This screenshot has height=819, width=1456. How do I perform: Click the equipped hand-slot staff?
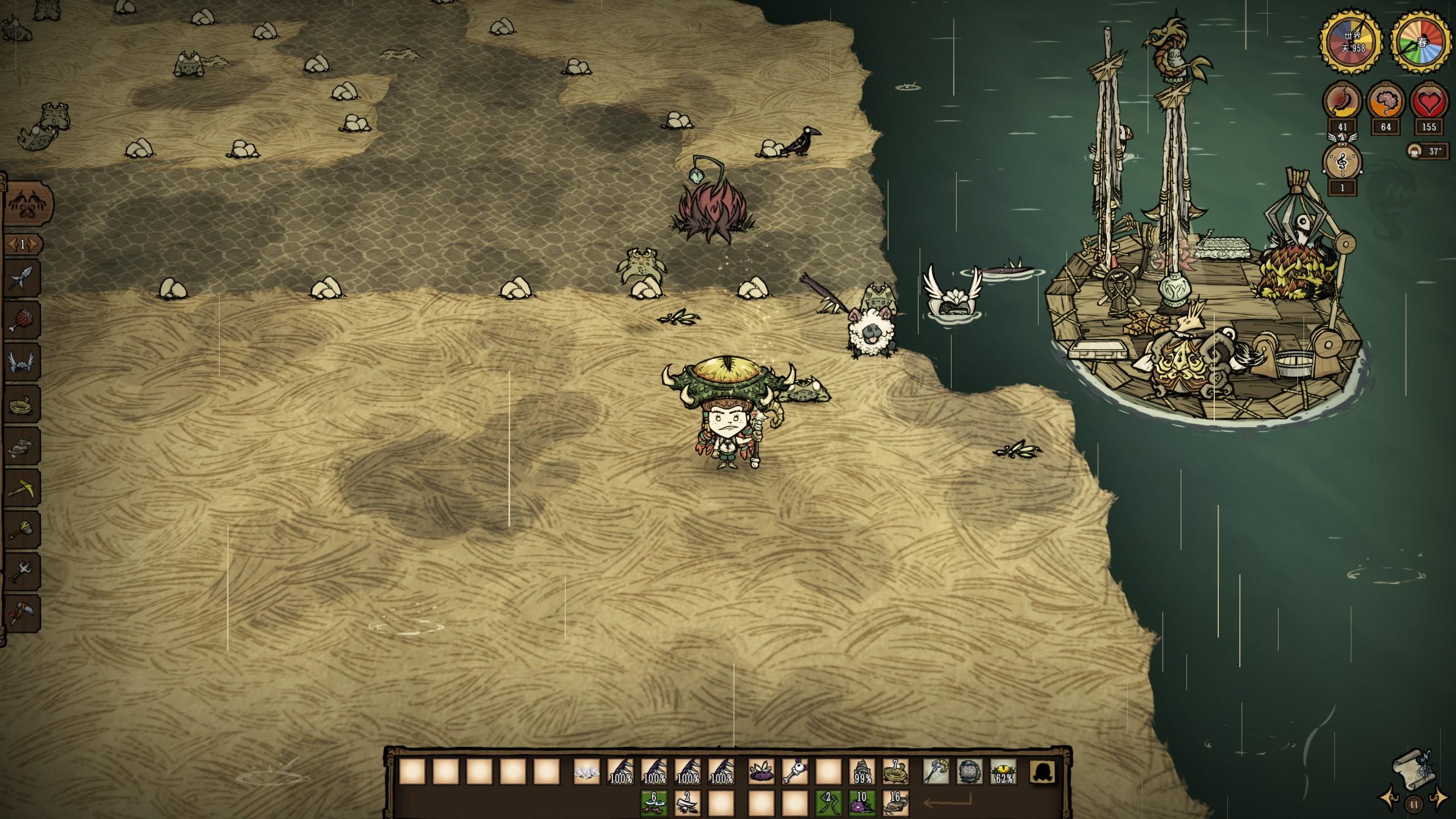(x=936, y=772)
